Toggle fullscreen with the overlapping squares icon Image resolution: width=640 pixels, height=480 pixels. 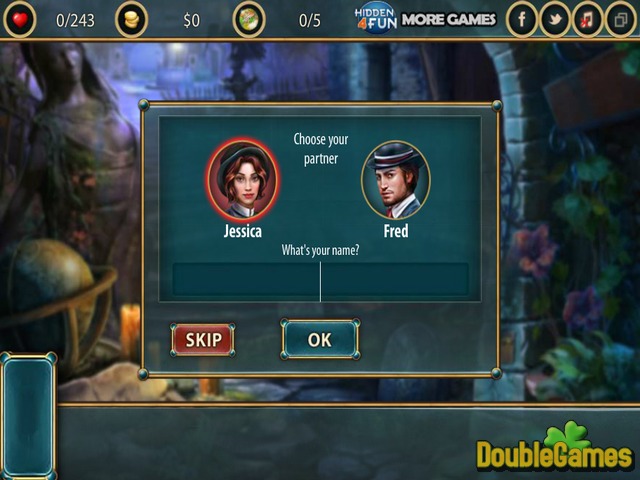click(622, 19)
